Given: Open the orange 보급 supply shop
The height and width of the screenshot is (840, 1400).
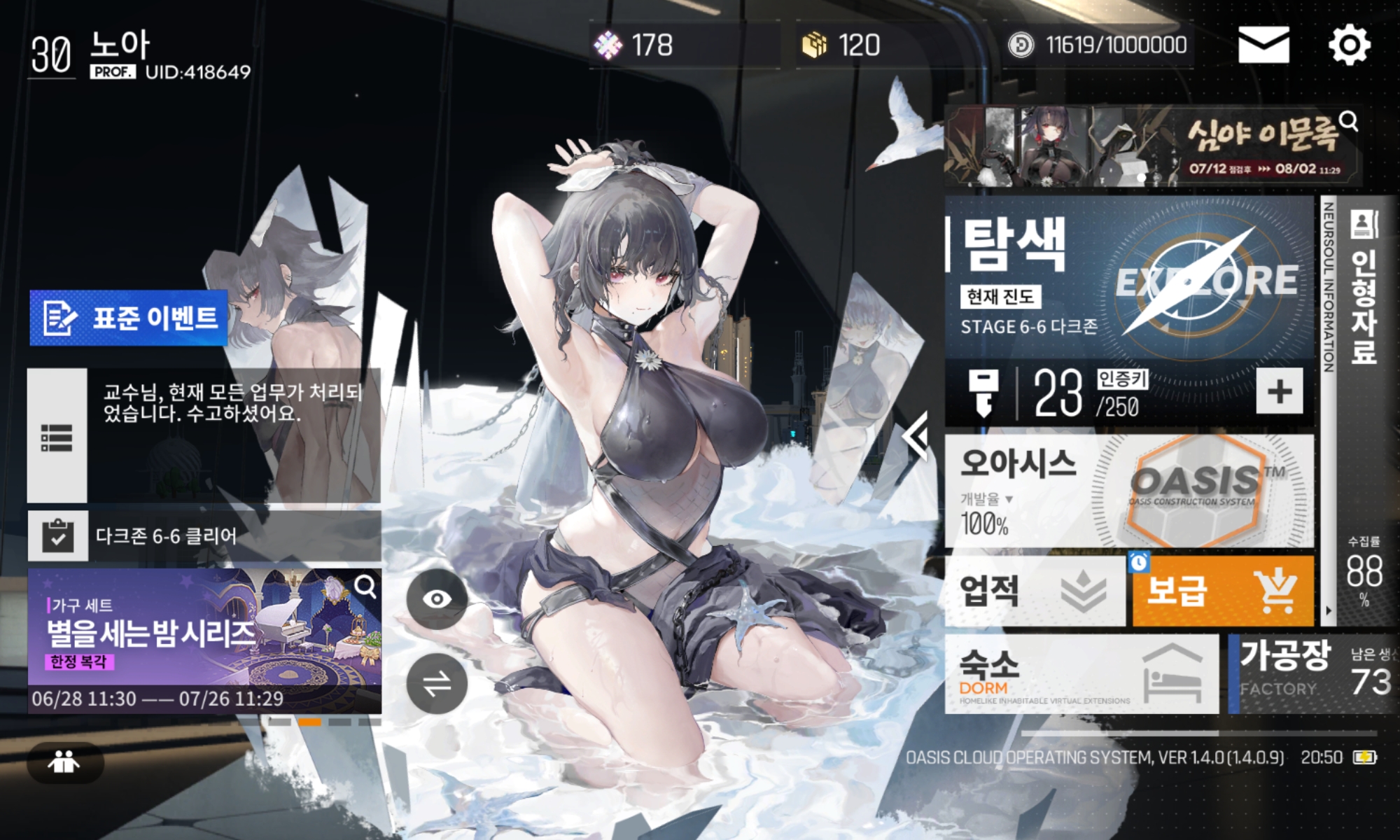Looking at the screenshot, I should 1222,591.
